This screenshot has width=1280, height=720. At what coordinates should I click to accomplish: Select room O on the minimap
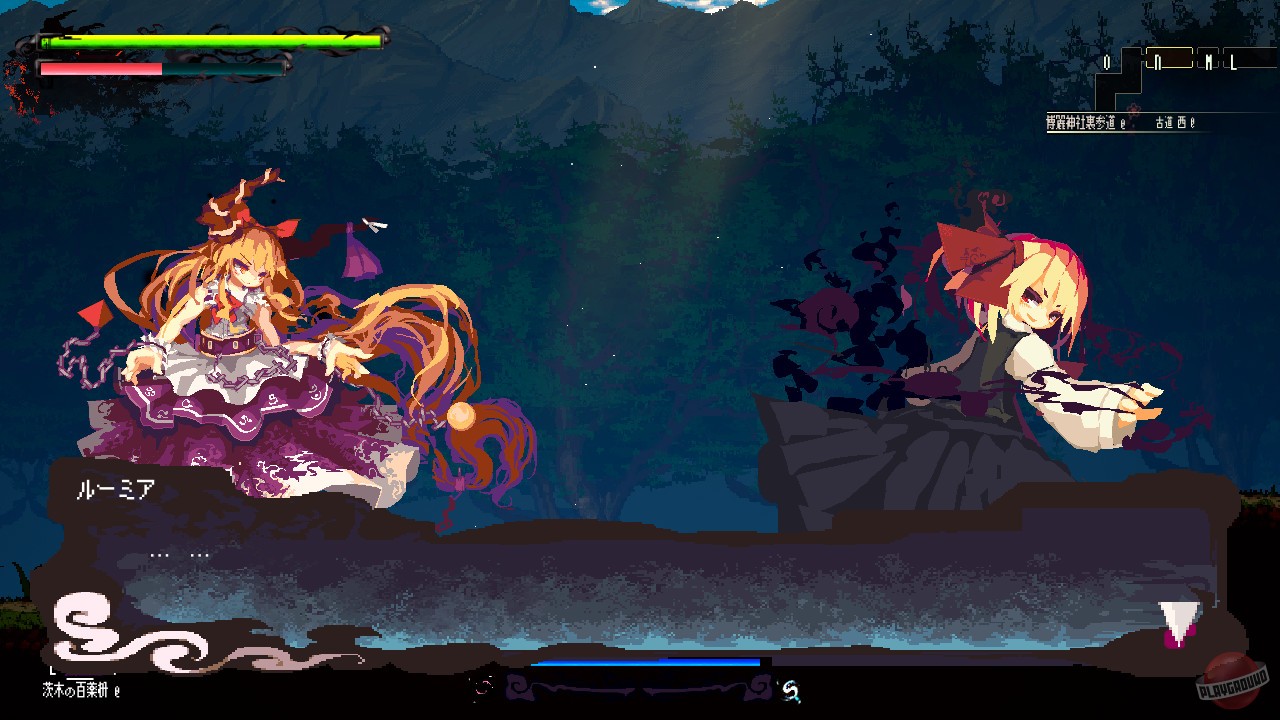pyautogui.click(x=1106, y=62)
